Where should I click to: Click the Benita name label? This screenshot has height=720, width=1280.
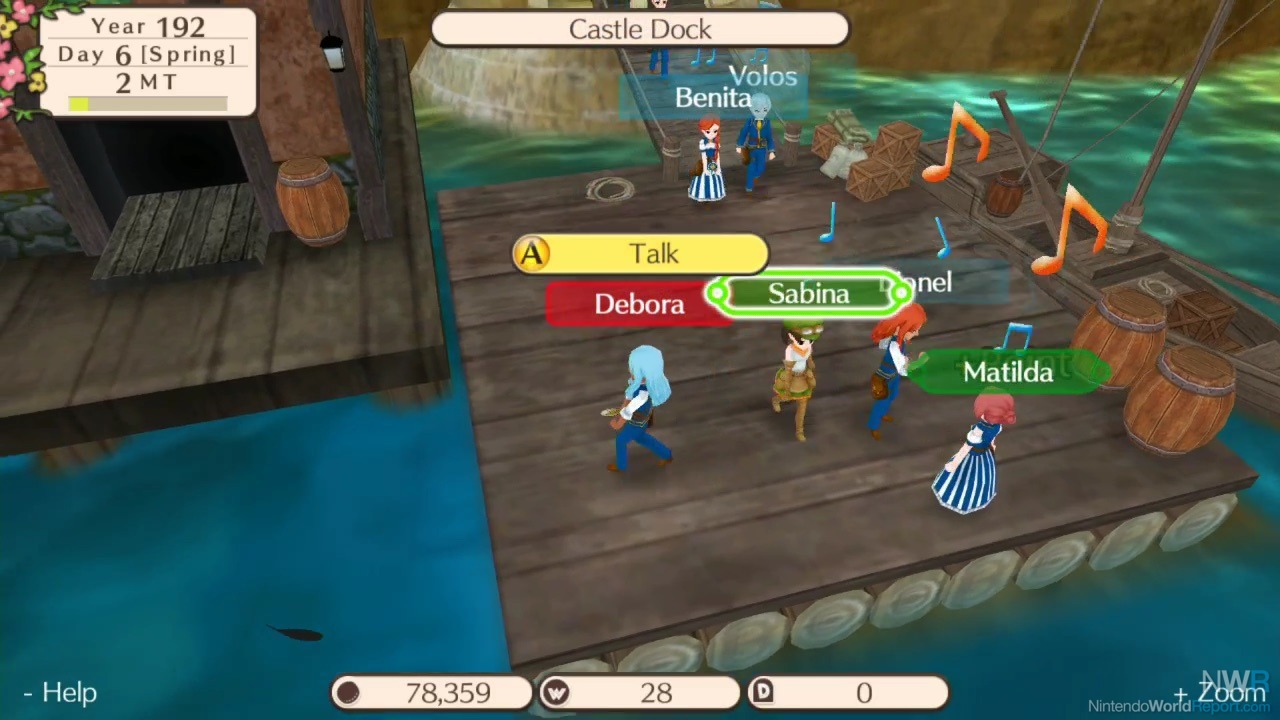coord(712,97)
